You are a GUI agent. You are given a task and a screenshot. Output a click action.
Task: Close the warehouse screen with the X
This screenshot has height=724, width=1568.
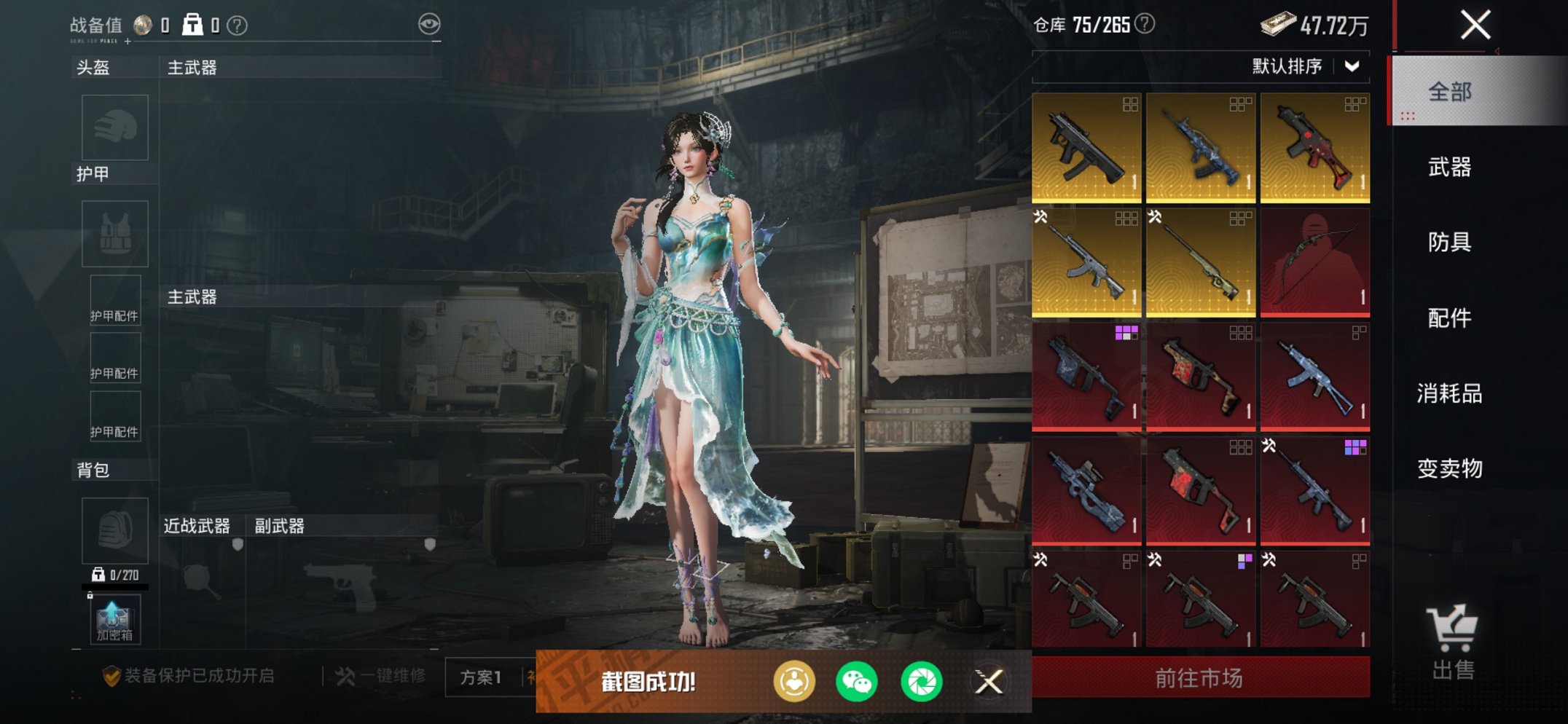(x=1475, y=25)
